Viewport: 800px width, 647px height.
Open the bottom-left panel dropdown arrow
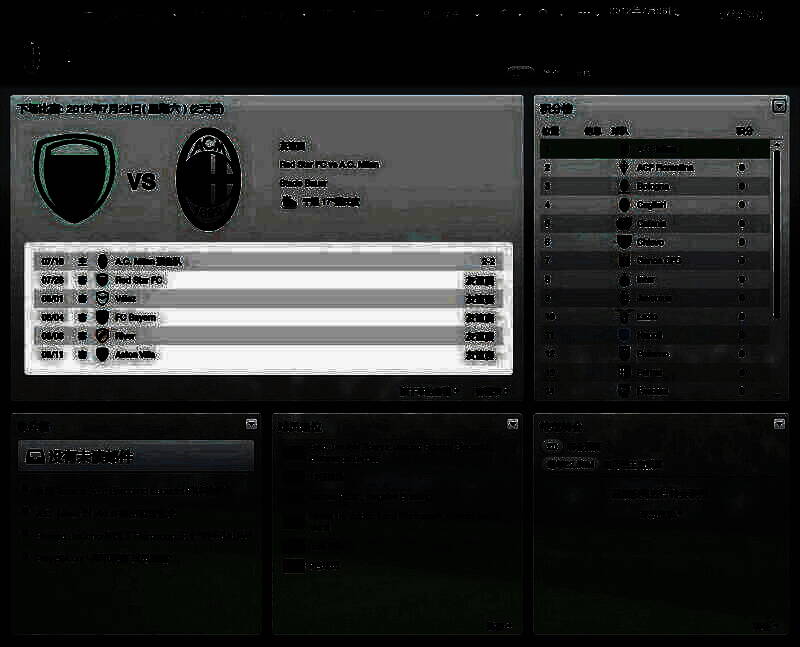click(251, 424)
